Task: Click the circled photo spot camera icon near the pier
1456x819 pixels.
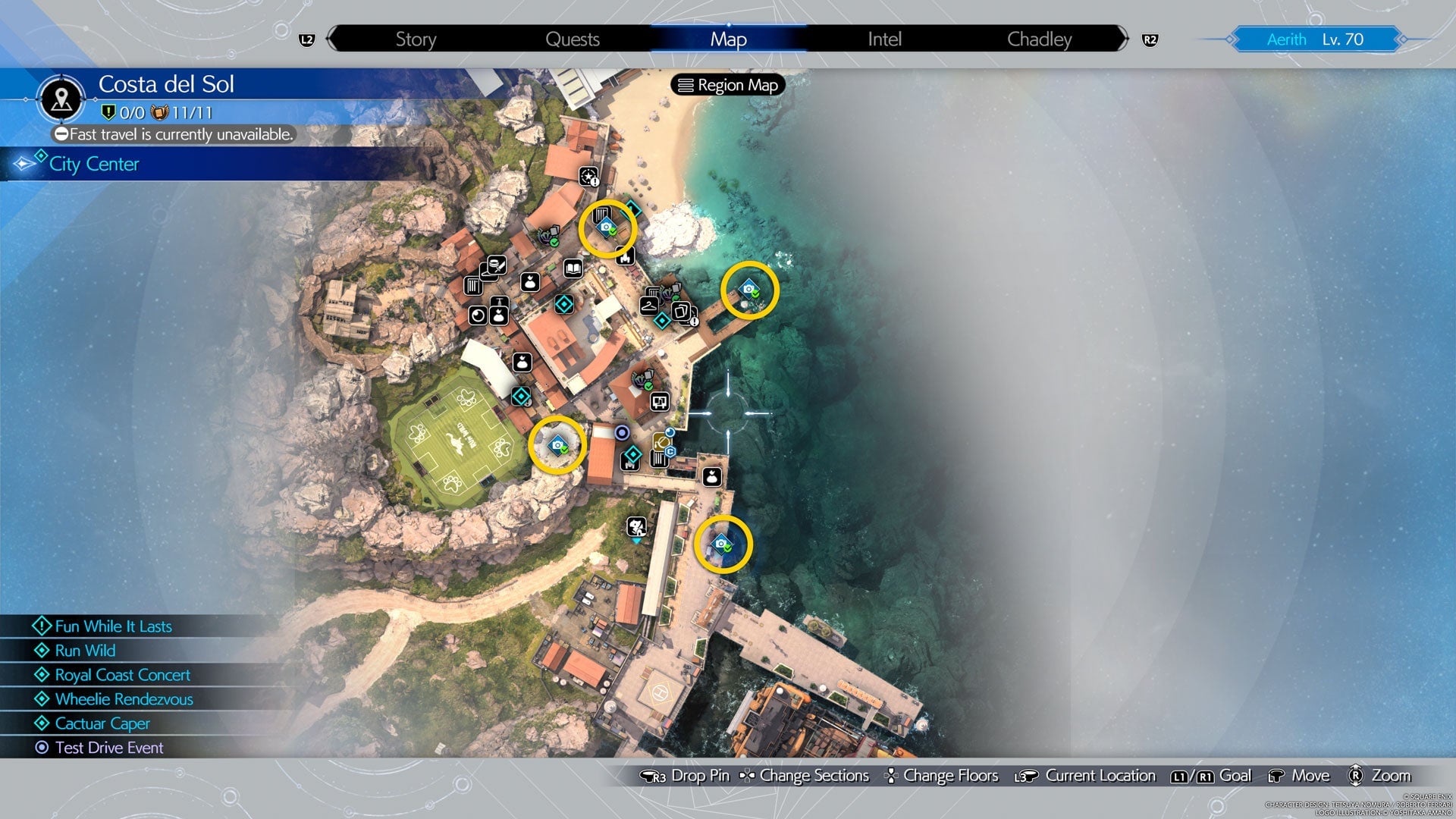Action: 748,290
